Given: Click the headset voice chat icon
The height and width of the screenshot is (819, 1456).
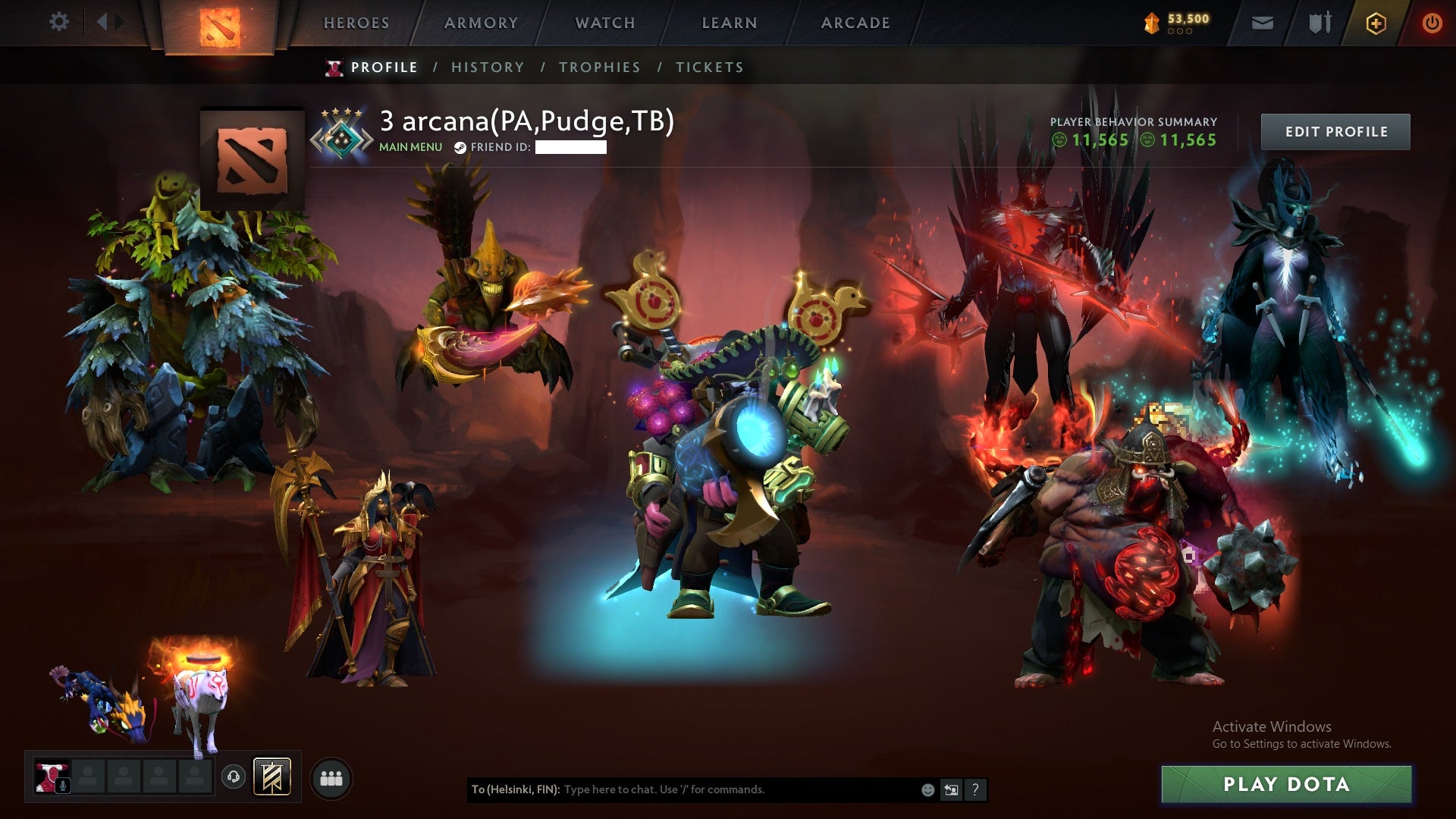Looking at the screenshot, I should click(234, 777).
